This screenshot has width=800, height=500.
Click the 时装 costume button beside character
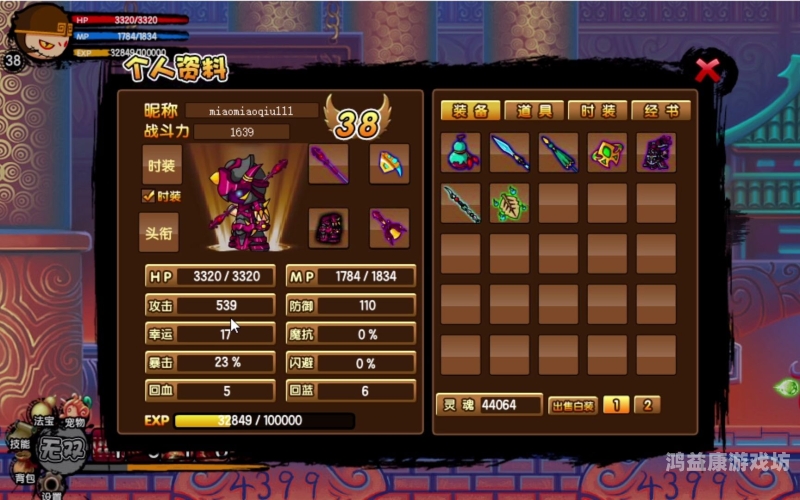pos(160,166)
